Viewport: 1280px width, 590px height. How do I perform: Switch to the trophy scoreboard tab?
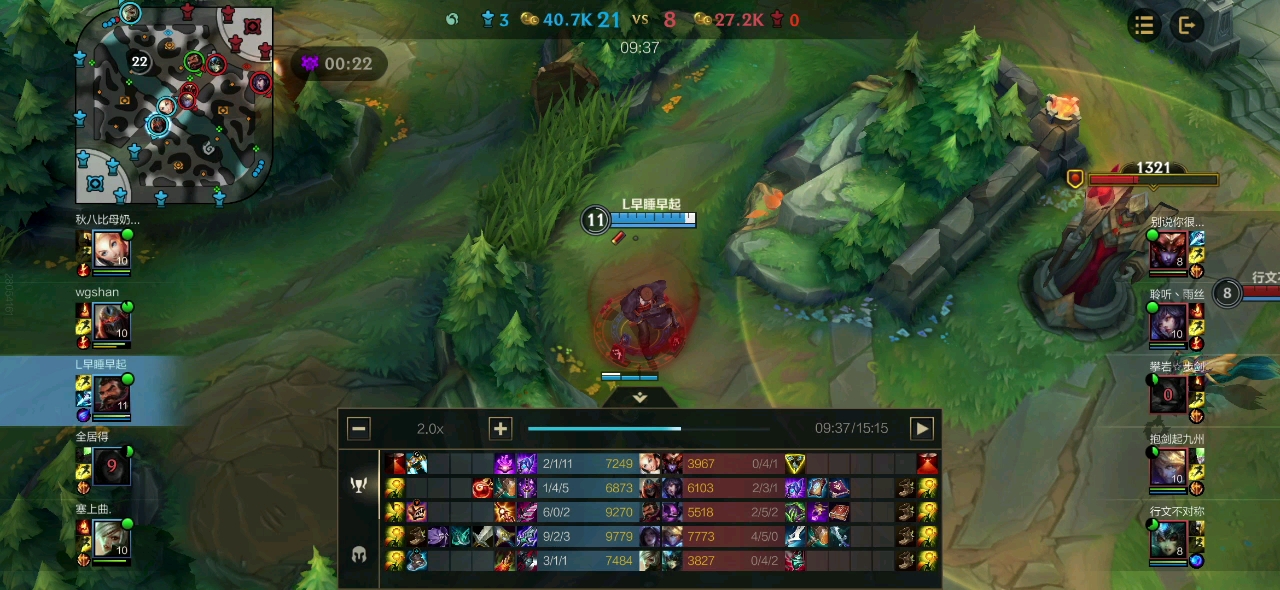[359, 485]
